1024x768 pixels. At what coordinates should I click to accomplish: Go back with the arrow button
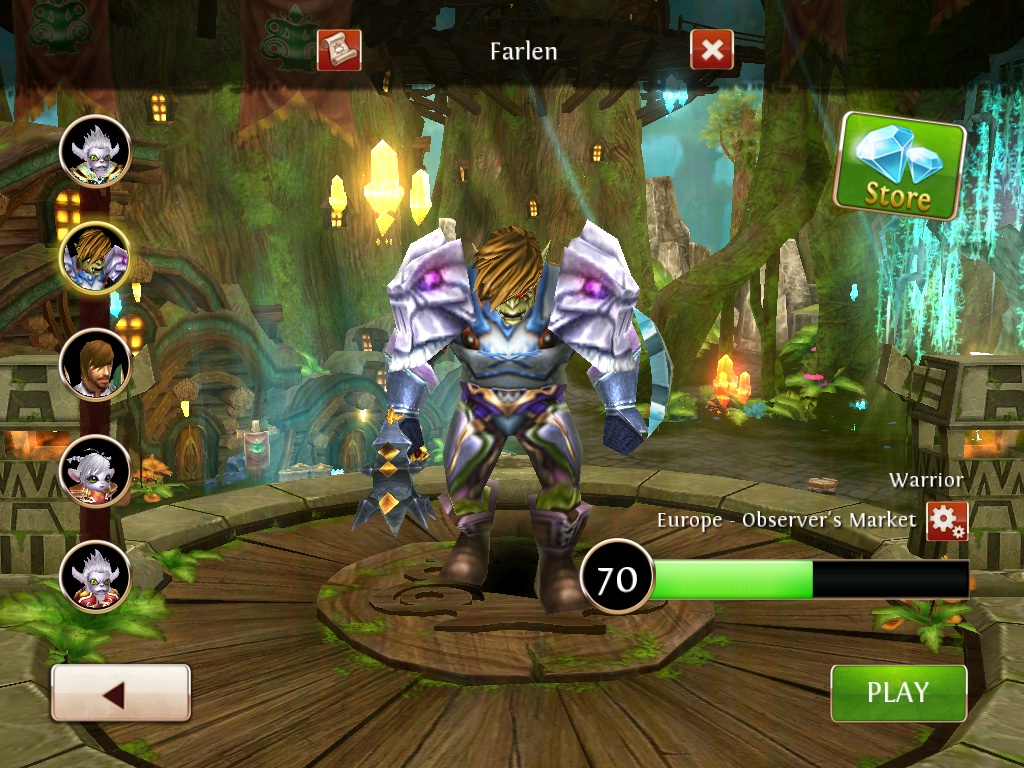[x=120, y=693]
